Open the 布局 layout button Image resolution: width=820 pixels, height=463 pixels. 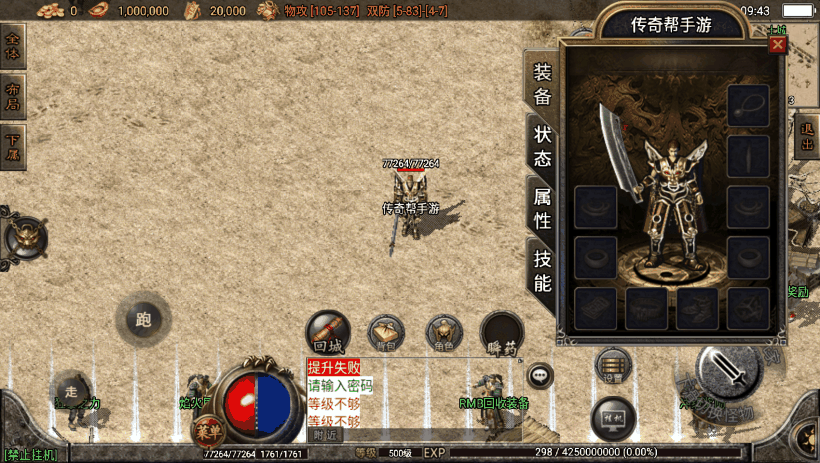13,95
